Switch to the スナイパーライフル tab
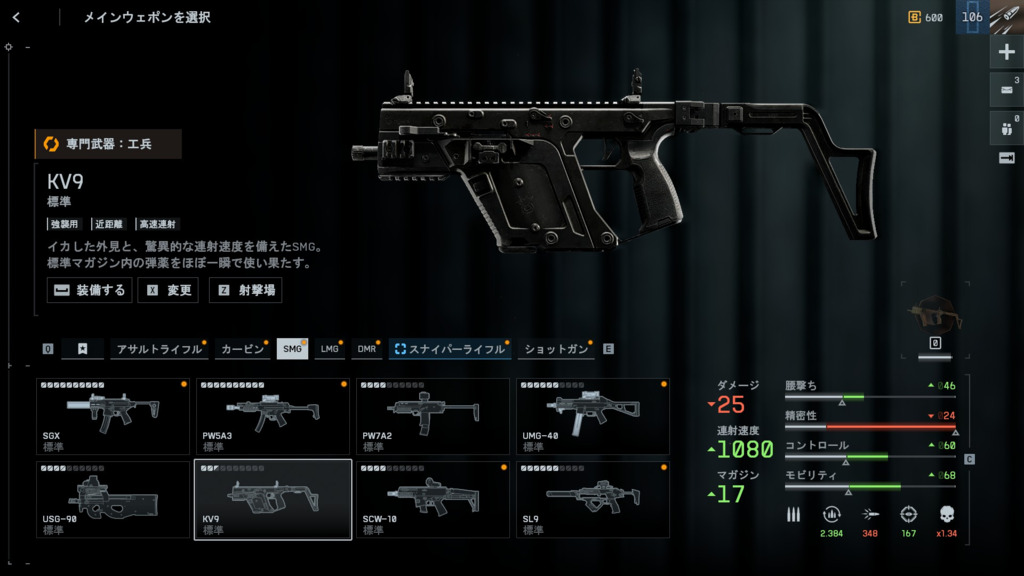Image resolution: width=1024 pixels, height=576 pixels. click(x=450, y=349)
